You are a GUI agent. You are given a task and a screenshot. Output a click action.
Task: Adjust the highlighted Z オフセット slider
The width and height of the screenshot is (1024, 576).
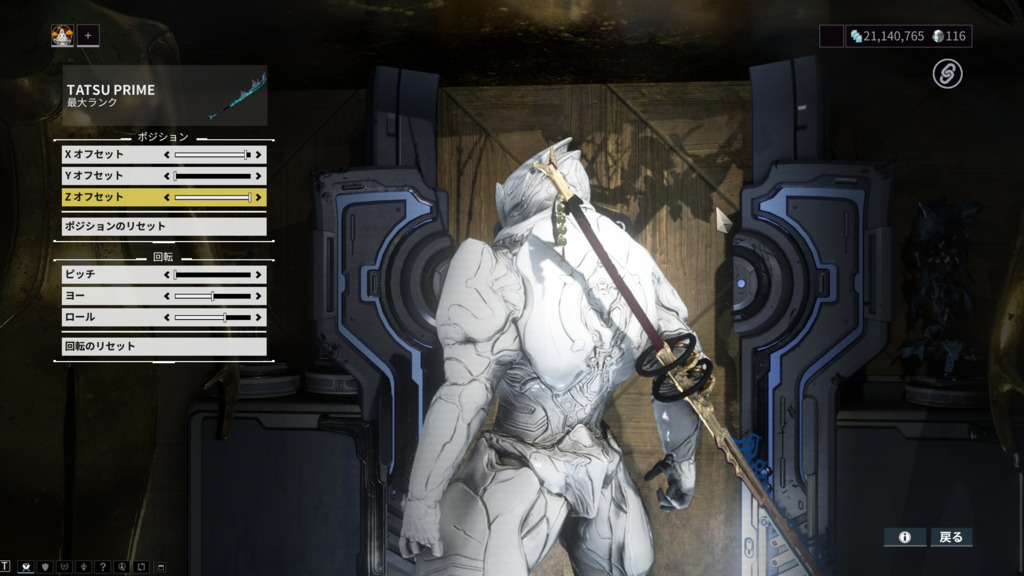pos(212,197)
